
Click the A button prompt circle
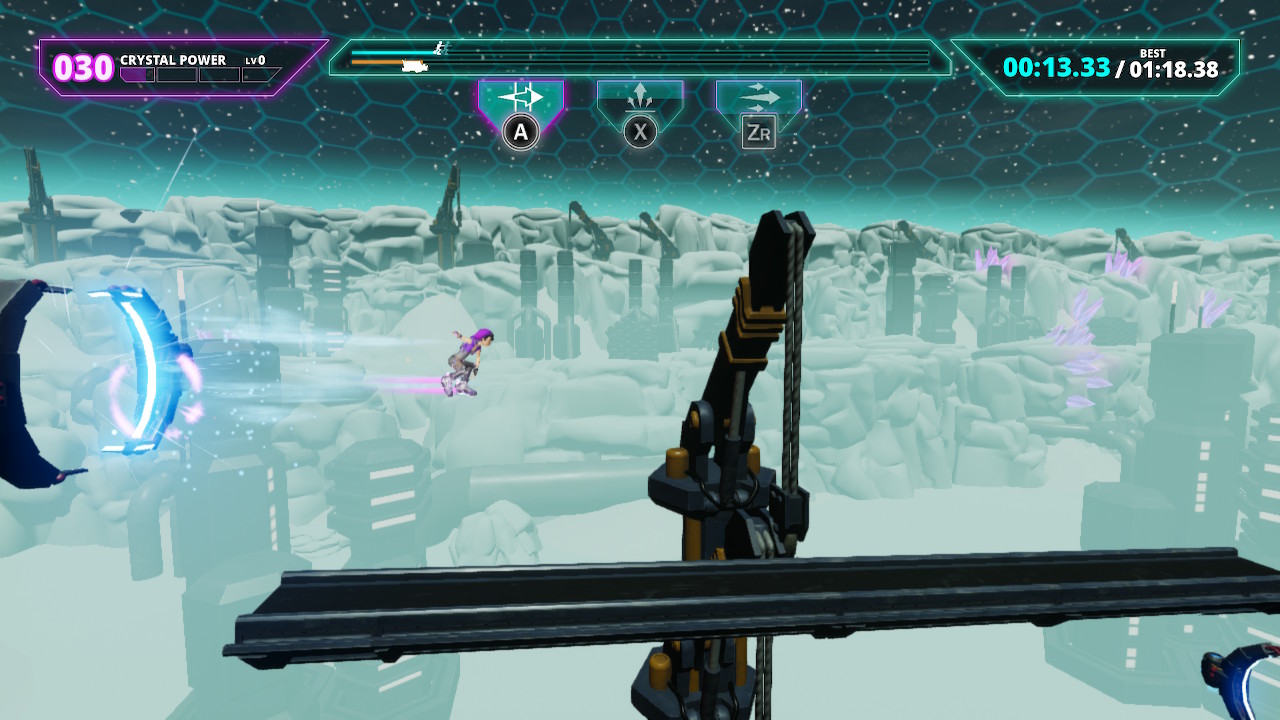coord(520,129)
